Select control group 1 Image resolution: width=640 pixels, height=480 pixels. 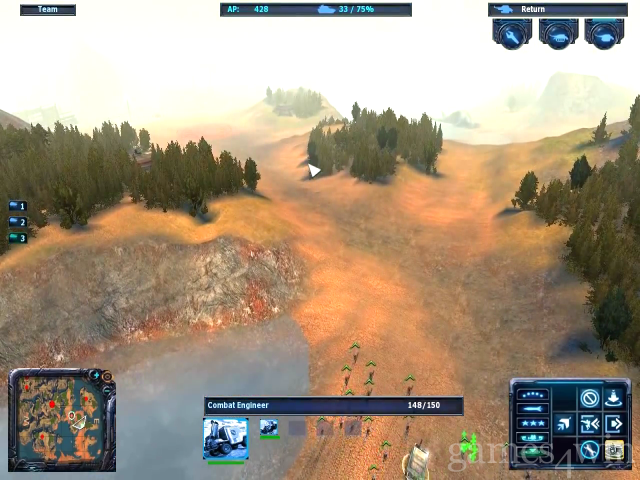(x=17, y=207)
